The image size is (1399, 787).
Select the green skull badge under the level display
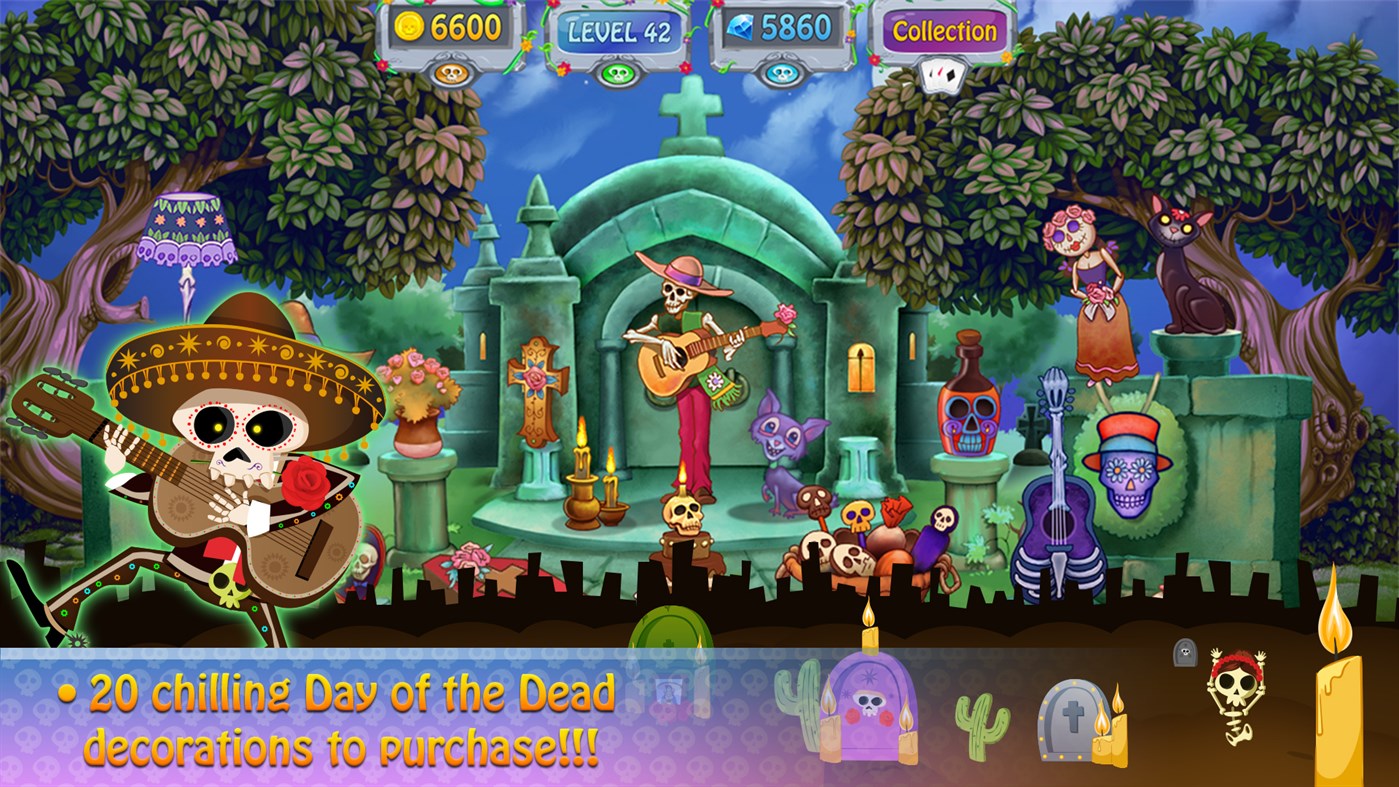point(617,71)
